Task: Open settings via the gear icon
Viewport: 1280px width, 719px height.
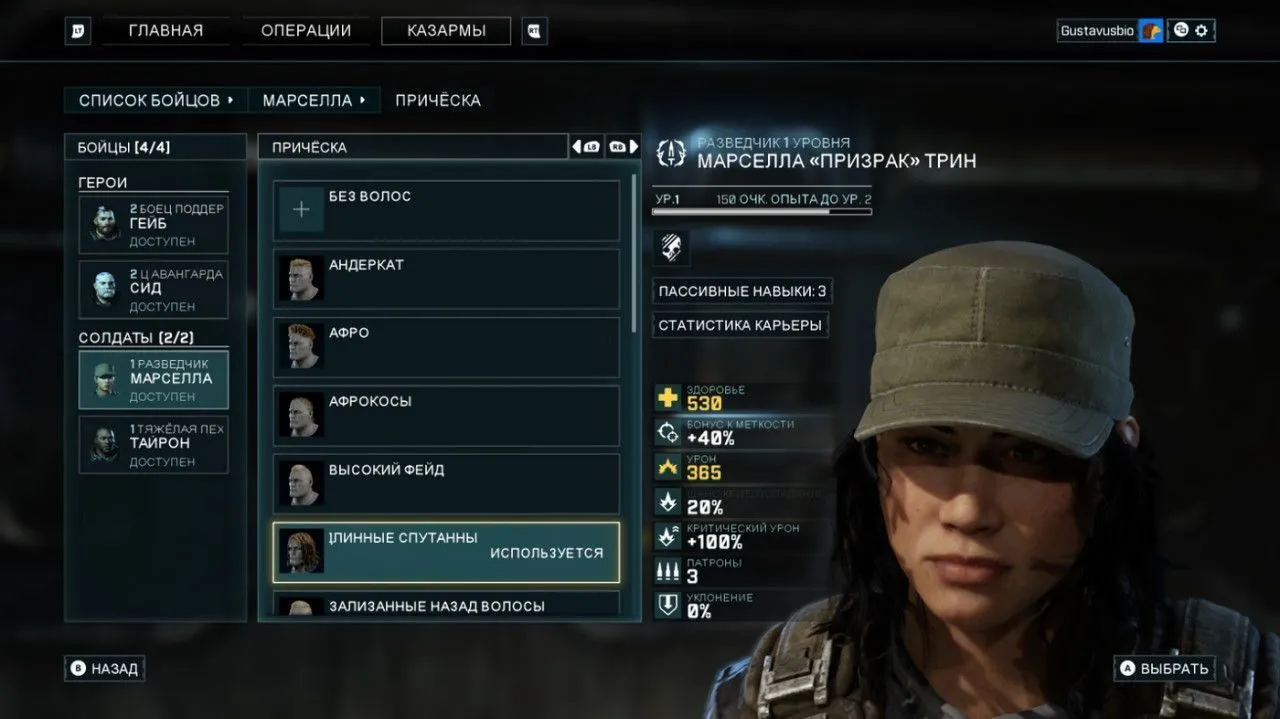Action: click(1202, 31)
